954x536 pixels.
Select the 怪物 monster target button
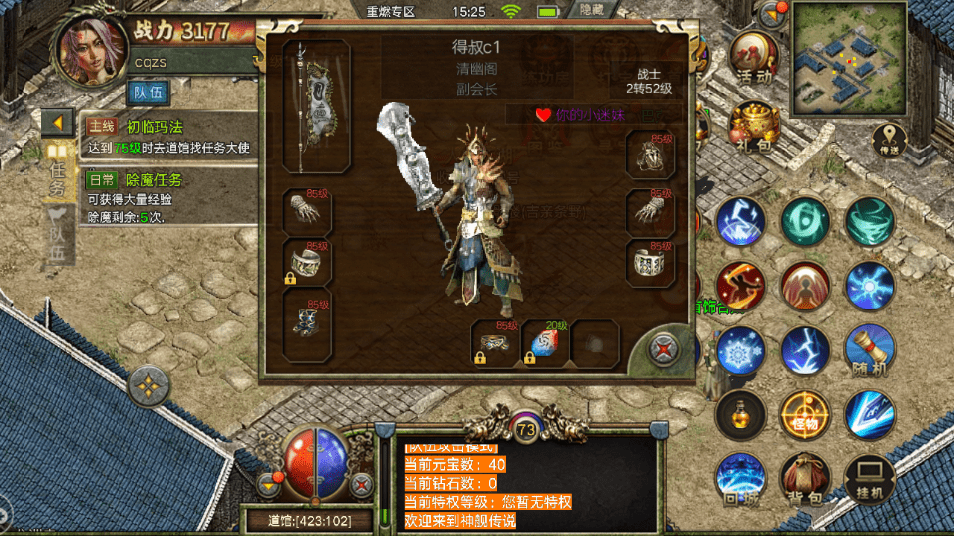click(804, 414)
